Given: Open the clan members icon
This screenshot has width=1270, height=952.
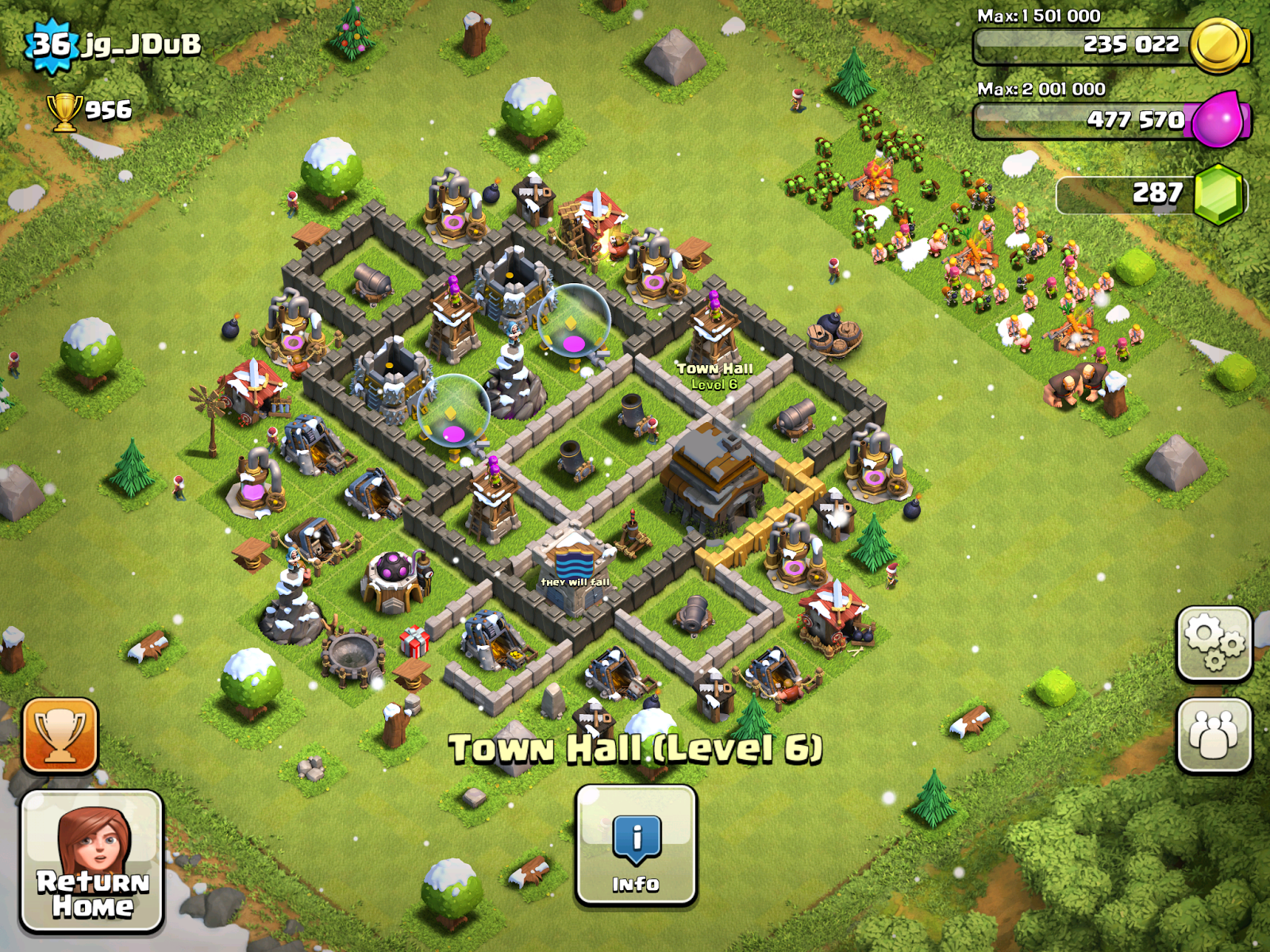Looking at the screenshot, I should point(1215,734).
